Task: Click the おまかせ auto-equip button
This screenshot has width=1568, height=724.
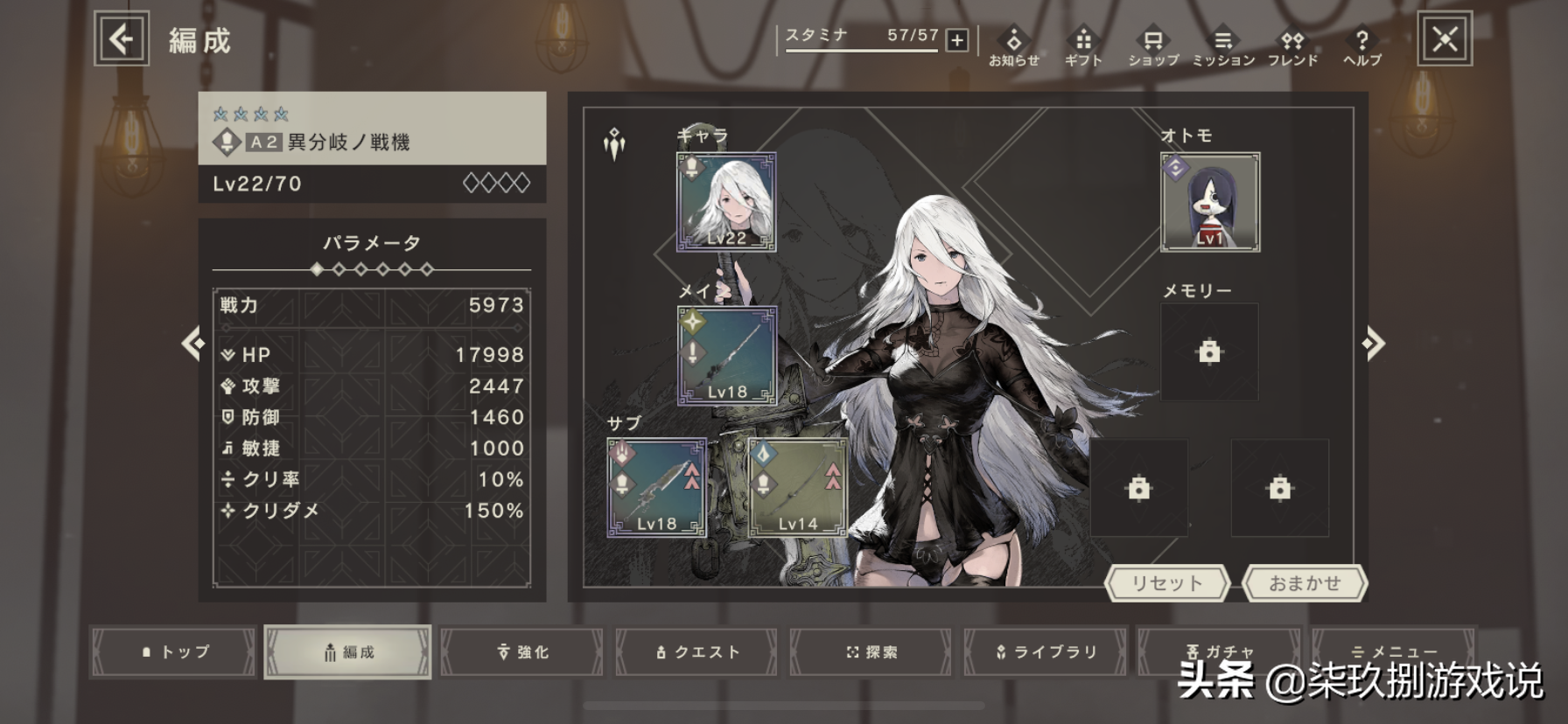Action: click(x=1305, y=583)
